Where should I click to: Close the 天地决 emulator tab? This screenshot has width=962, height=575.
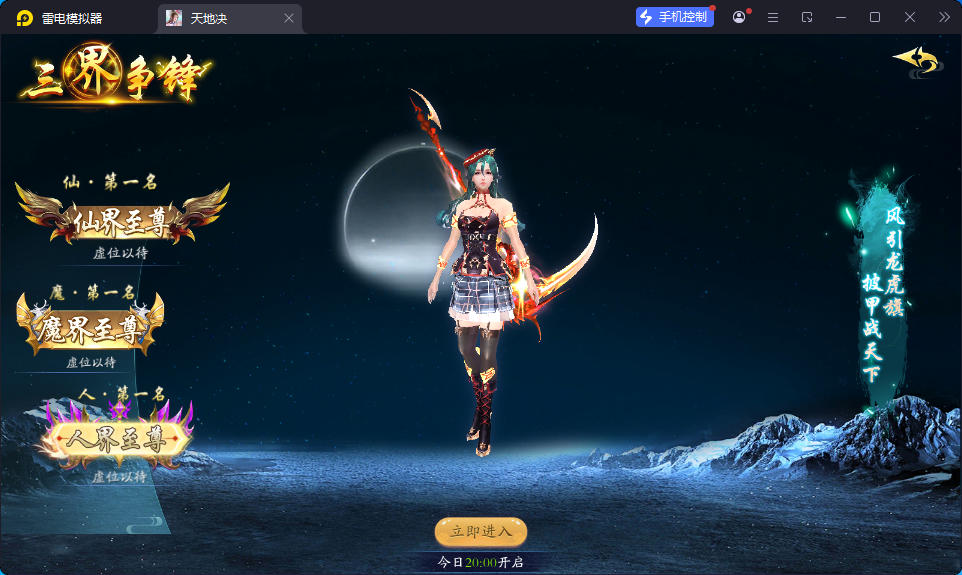pyautogui.click(x=289, y=18)
